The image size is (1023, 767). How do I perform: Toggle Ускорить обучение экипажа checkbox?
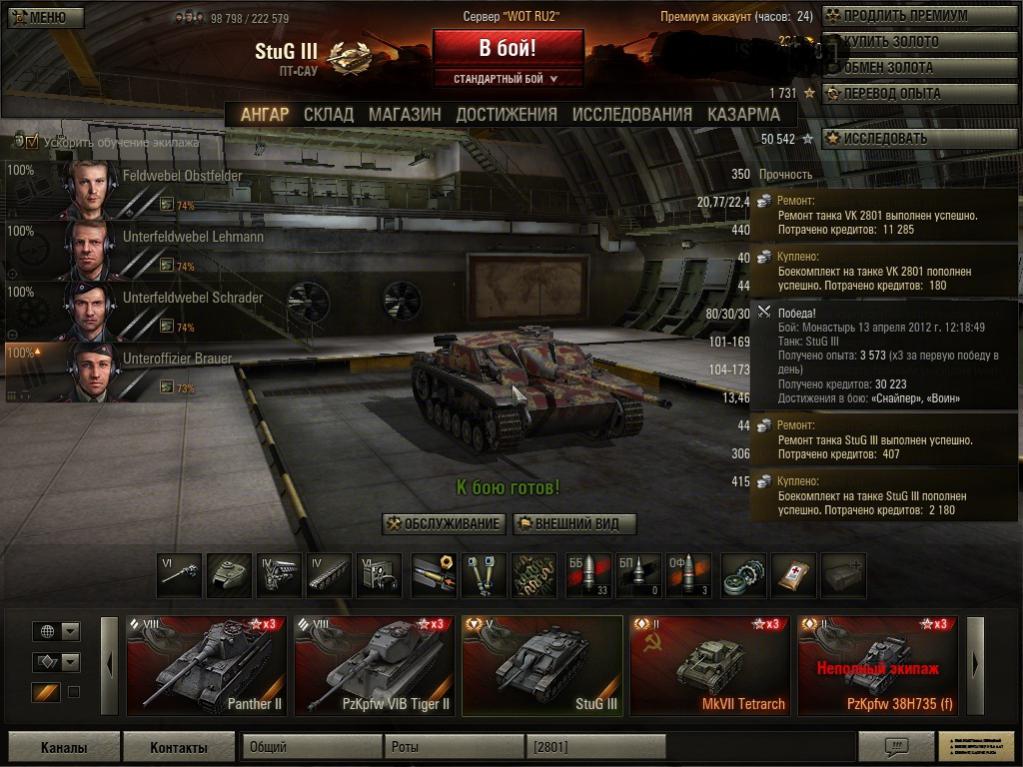pyautogui.click(x=32, y=142)
